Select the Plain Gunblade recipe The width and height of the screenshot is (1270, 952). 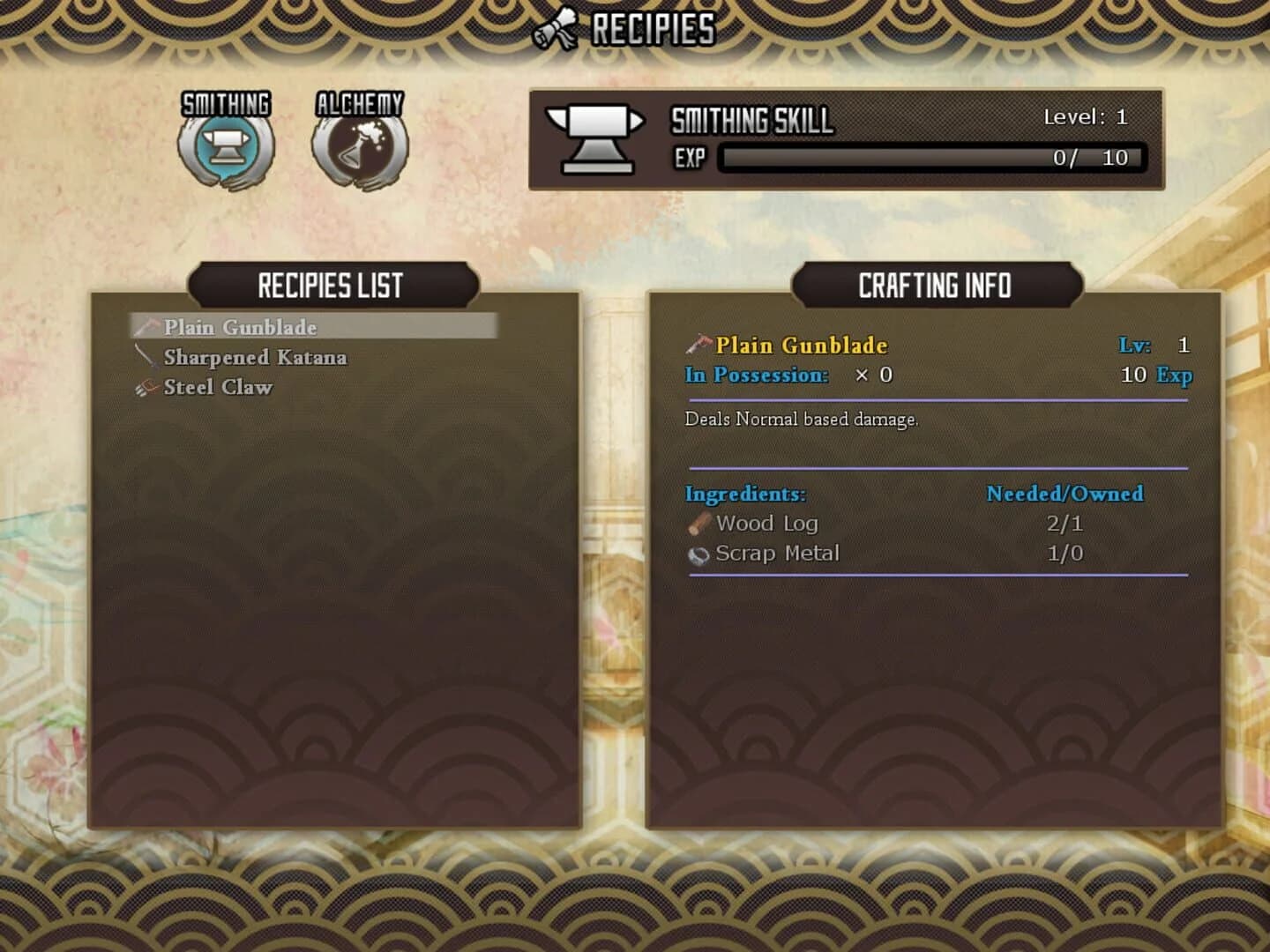click(x=240, y=327)
